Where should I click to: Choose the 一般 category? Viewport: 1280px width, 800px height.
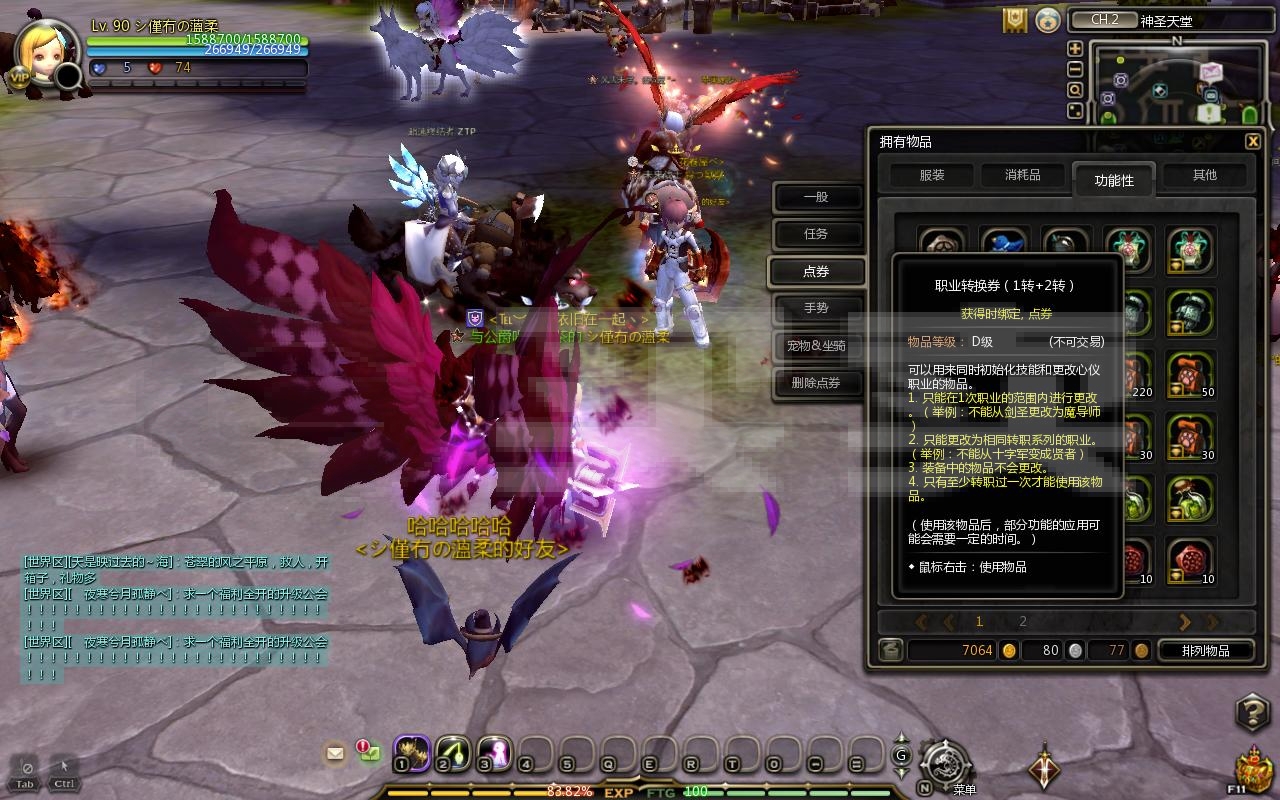(x=816, y=197)
